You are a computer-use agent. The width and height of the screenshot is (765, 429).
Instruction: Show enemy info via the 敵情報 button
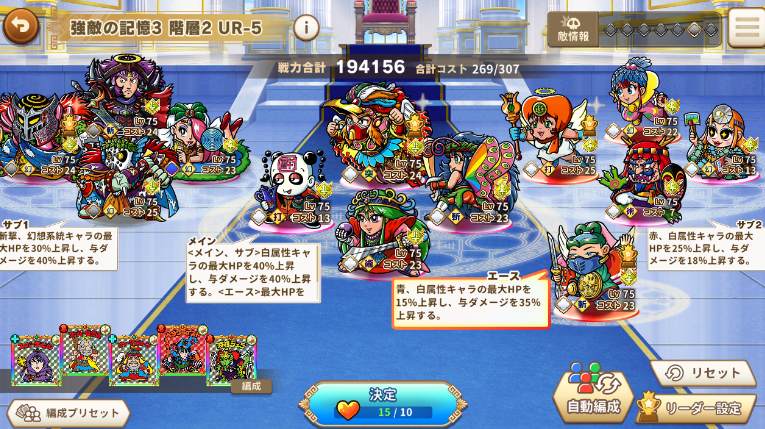pyautogui.click(x=573, y=28)
